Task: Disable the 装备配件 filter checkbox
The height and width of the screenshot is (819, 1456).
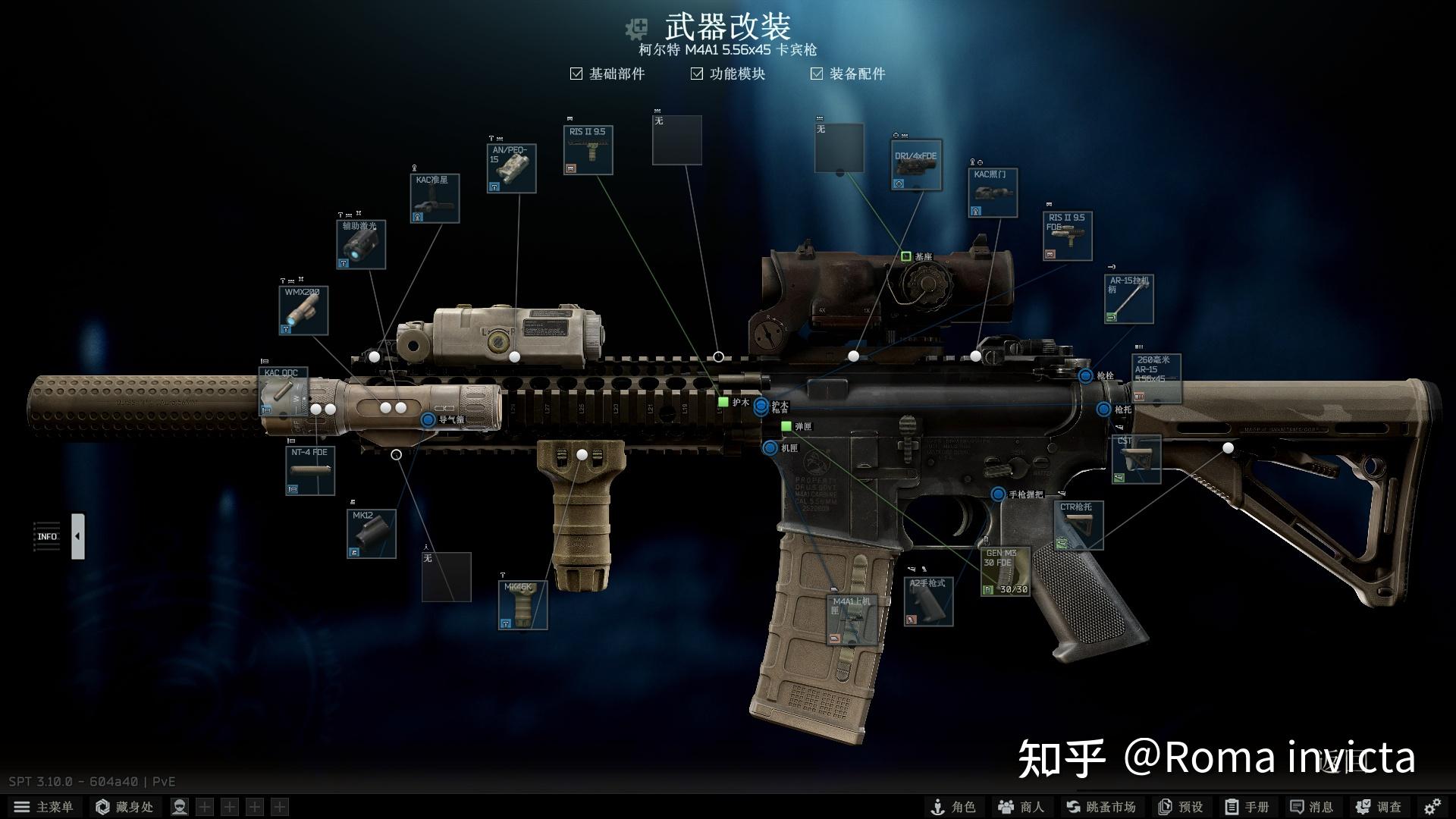Action: click(x=817, y=74)
